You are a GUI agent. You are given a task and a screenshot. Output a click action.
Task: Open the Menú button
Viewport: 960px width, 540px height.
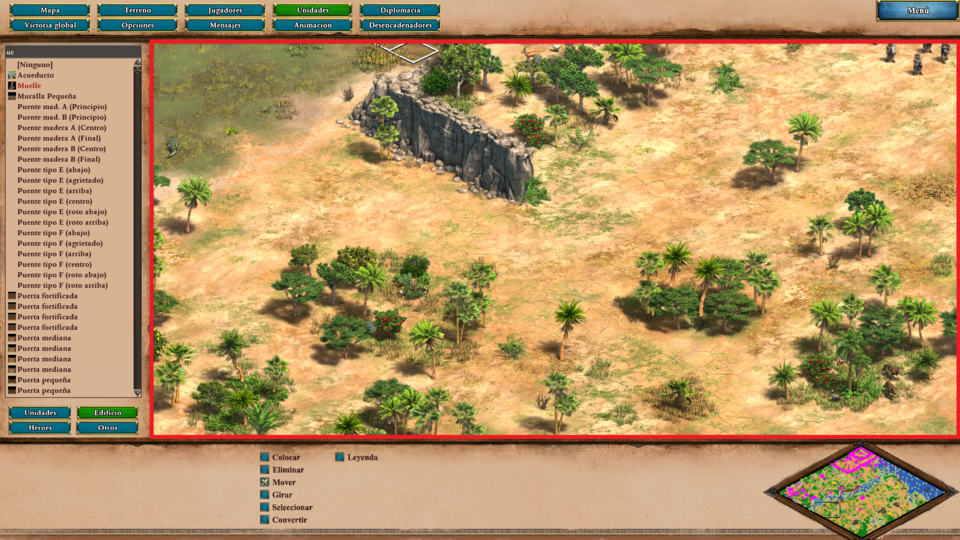tap(917, 11)
